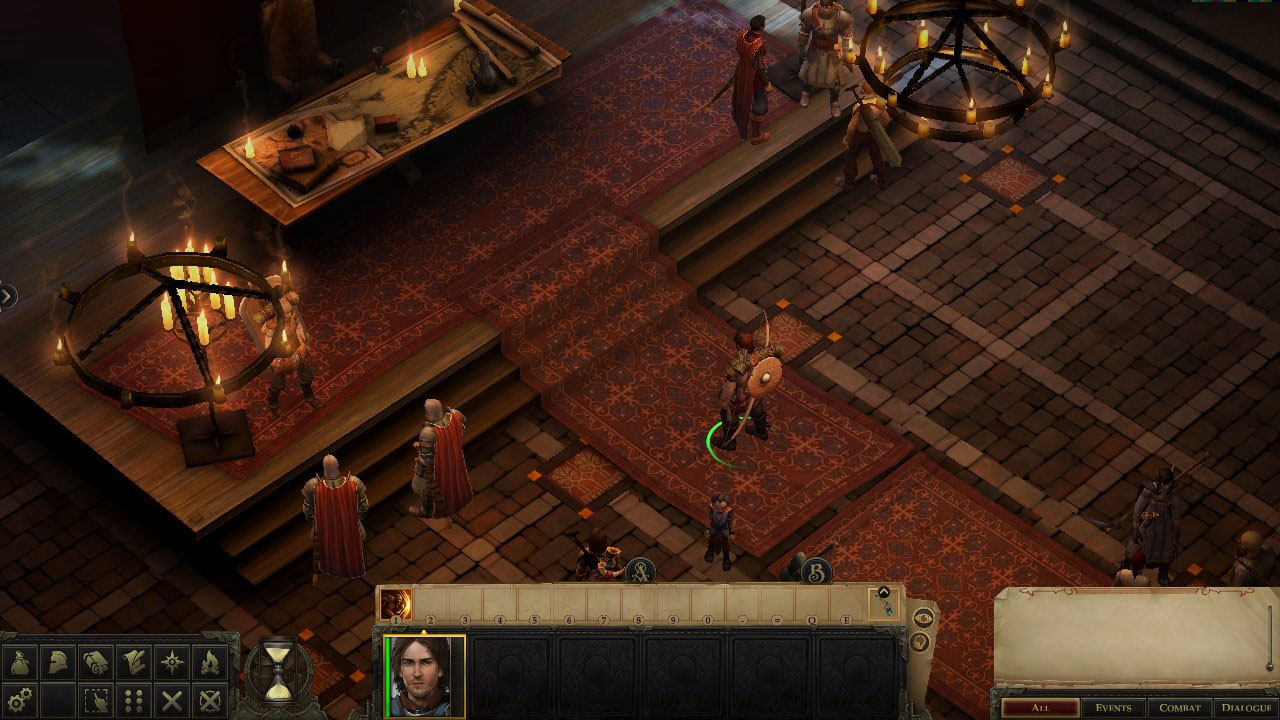Open the inventory bag icon
Image resolution: width=1280 pixels, height=720 pixels.
pos(20,662)
